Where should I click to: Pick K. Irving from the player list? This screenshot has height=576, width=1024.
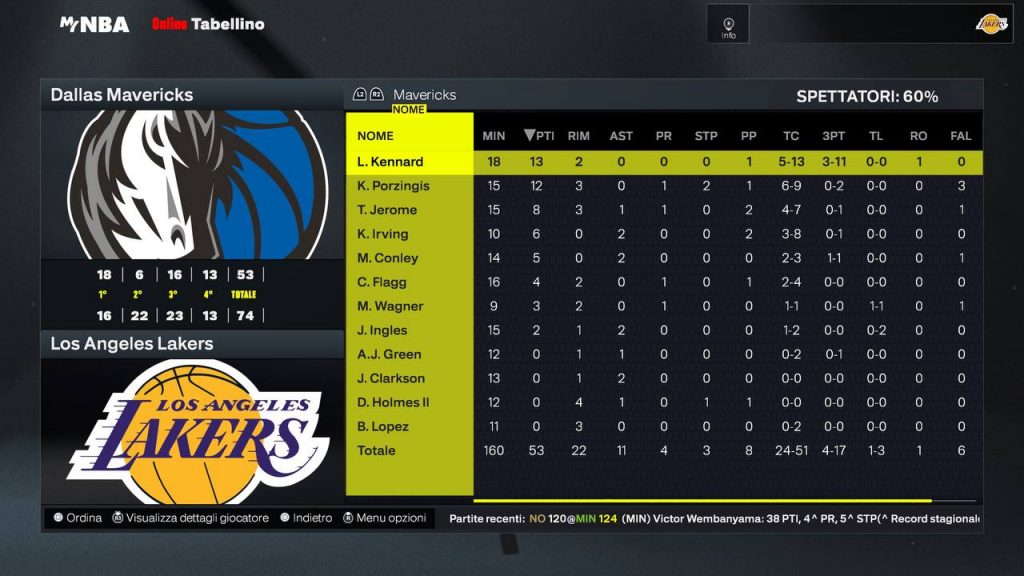383,234
